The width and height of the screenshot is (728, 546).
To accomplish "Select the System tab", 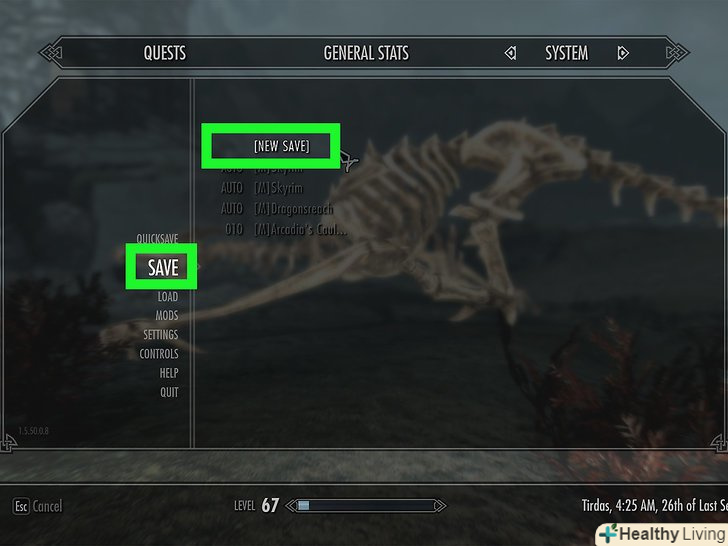I will coord(566,53).
